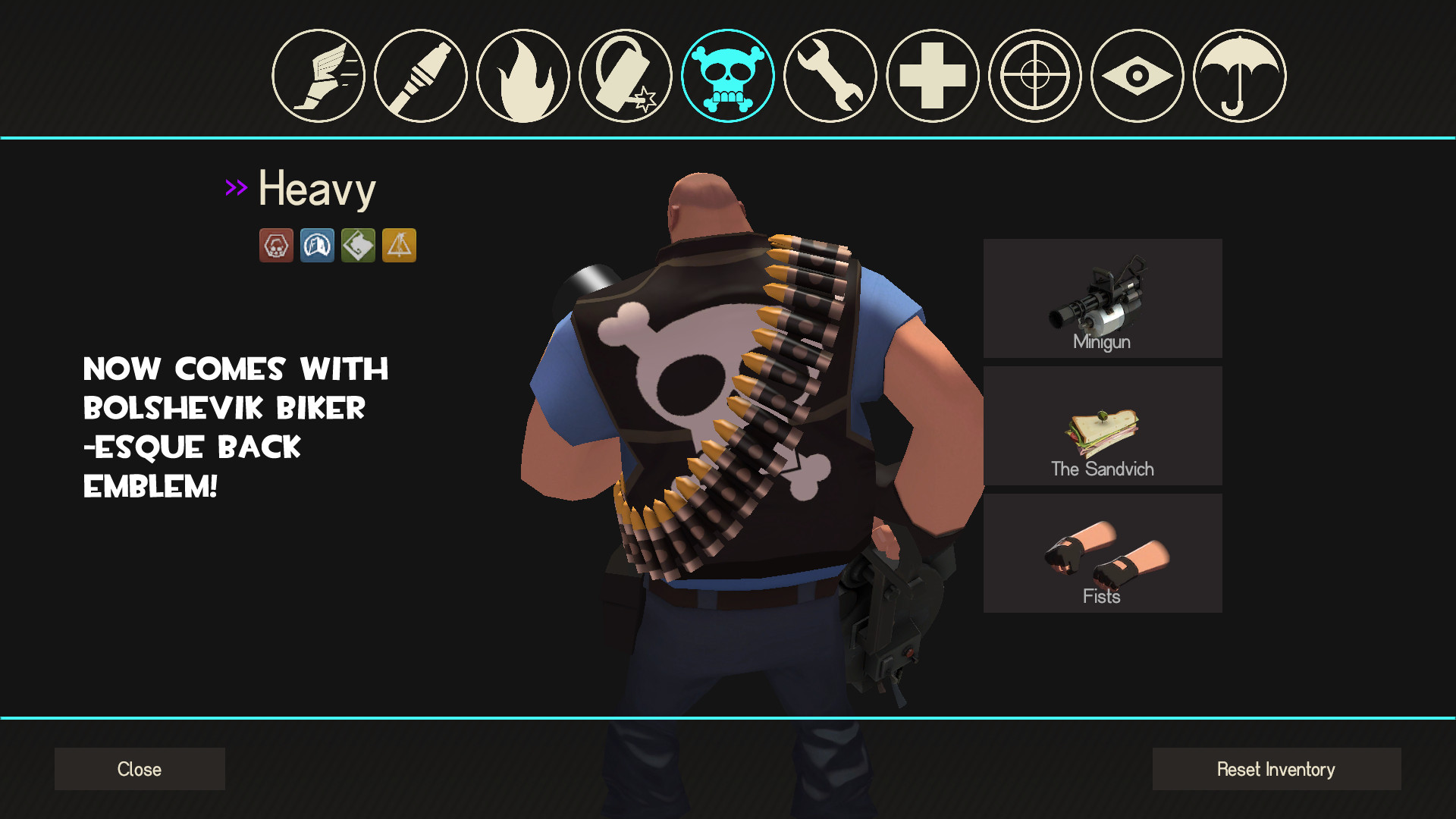Choose the Fists melee weapon slot
Screen dimensions: 1456x819
1102,553
